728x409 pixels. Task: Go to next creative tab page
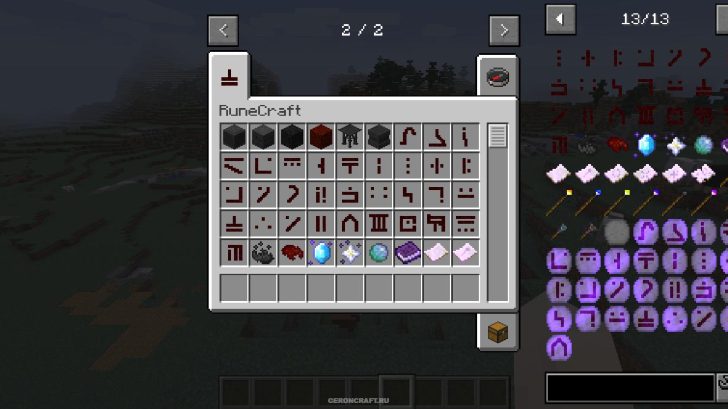coord(504,30)
